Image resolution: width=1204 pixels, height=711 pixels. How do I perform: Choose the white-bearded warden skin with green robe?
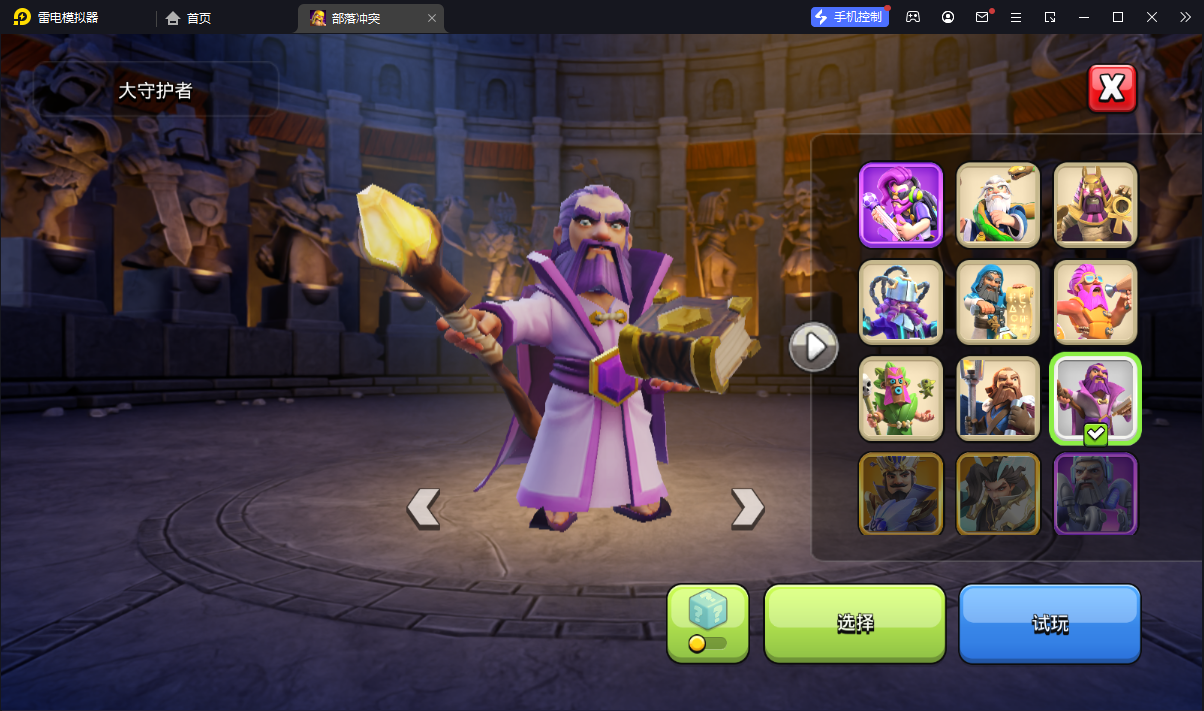point(998,204)
